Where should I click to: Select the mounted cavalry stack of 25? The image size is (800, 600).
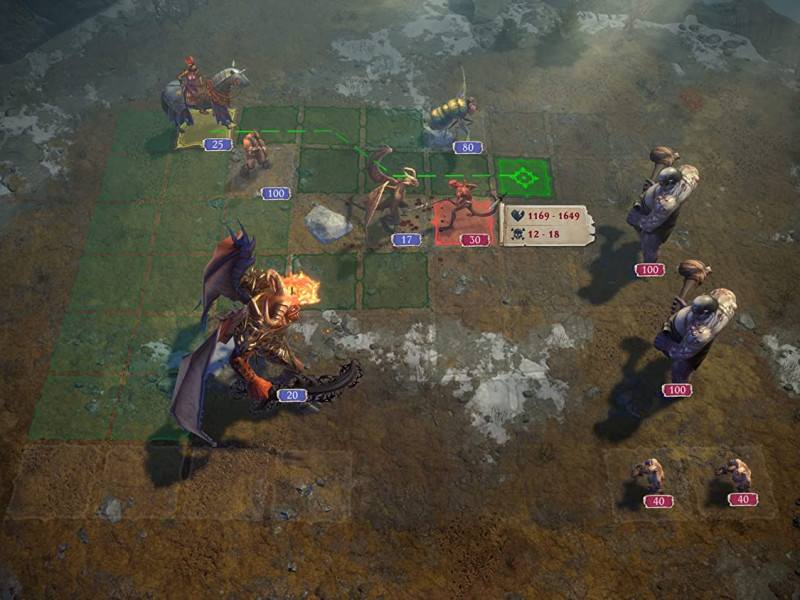206,100
